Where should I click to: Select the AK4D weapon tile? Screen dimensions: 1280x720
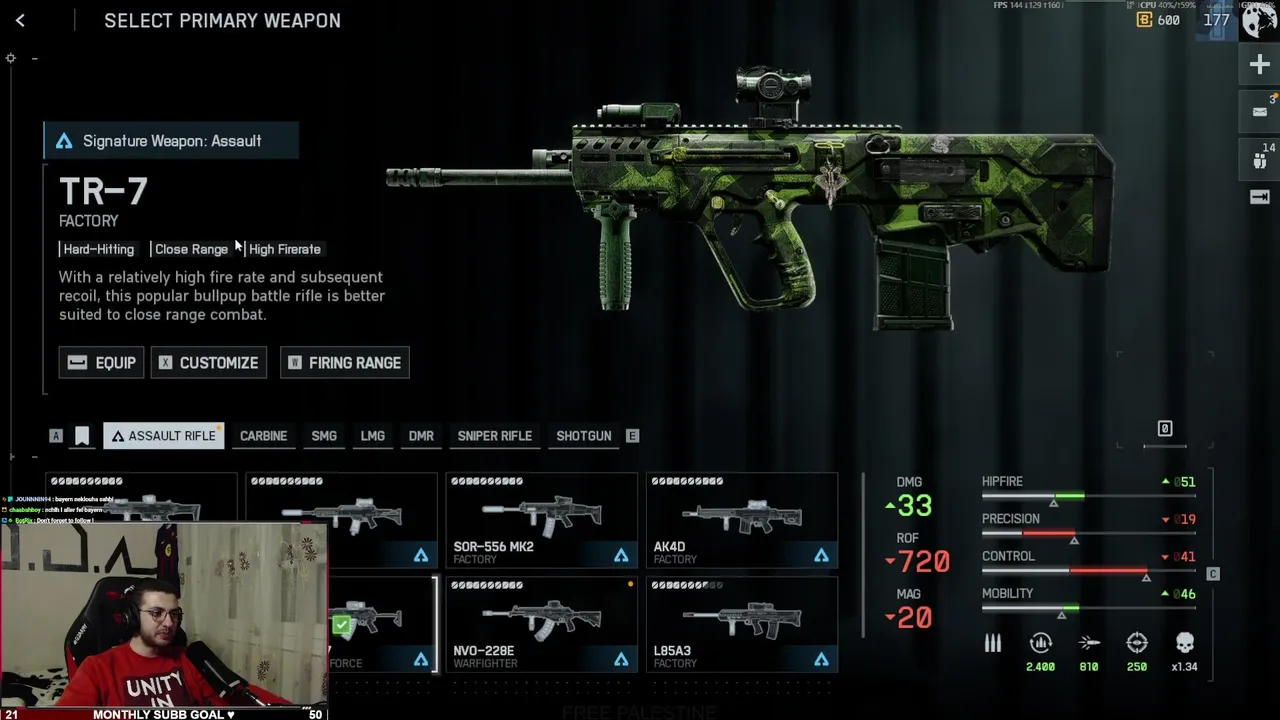pos(741,520)
